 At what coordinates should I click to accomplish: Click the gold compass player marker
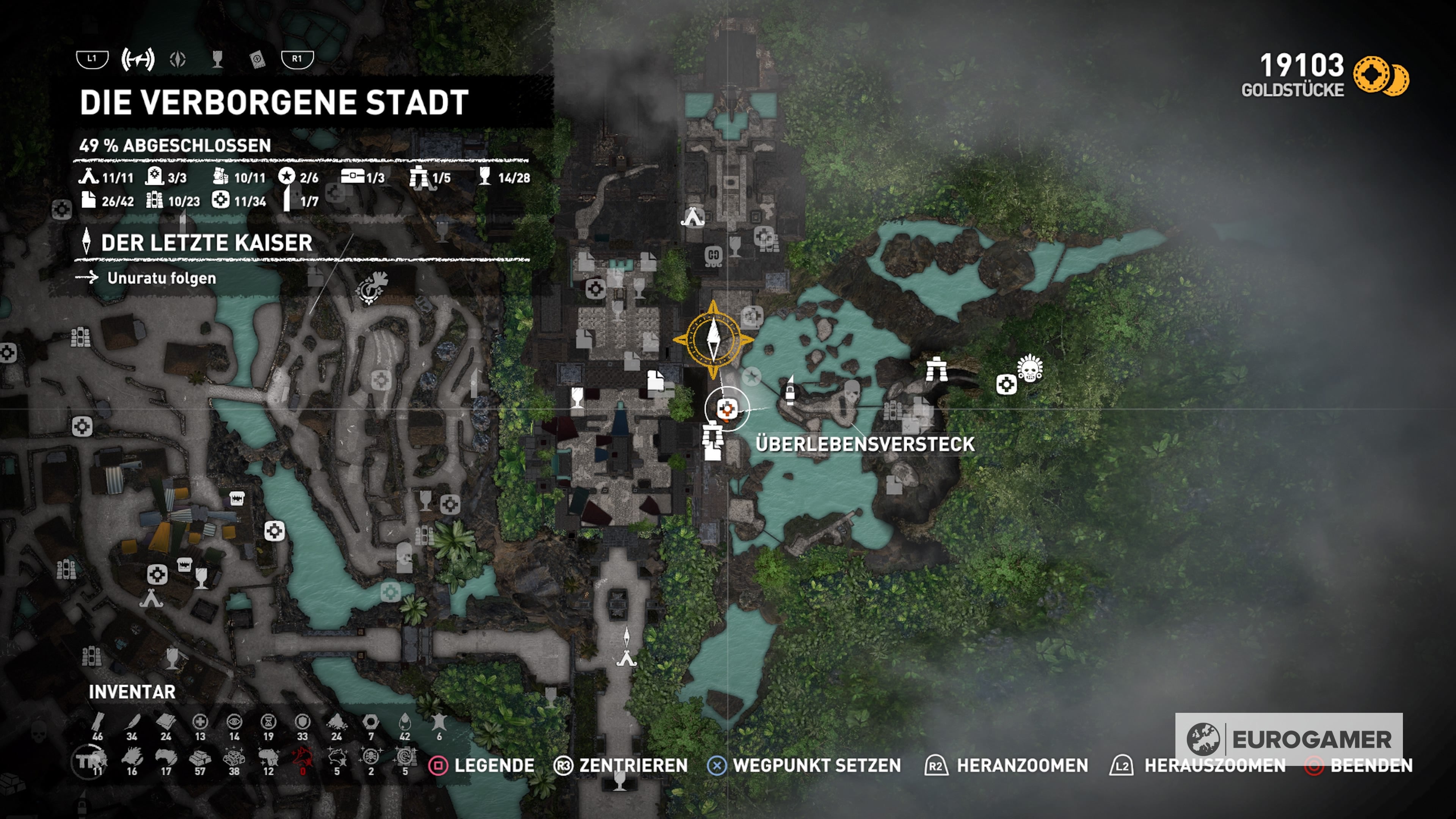coord(713,340)
